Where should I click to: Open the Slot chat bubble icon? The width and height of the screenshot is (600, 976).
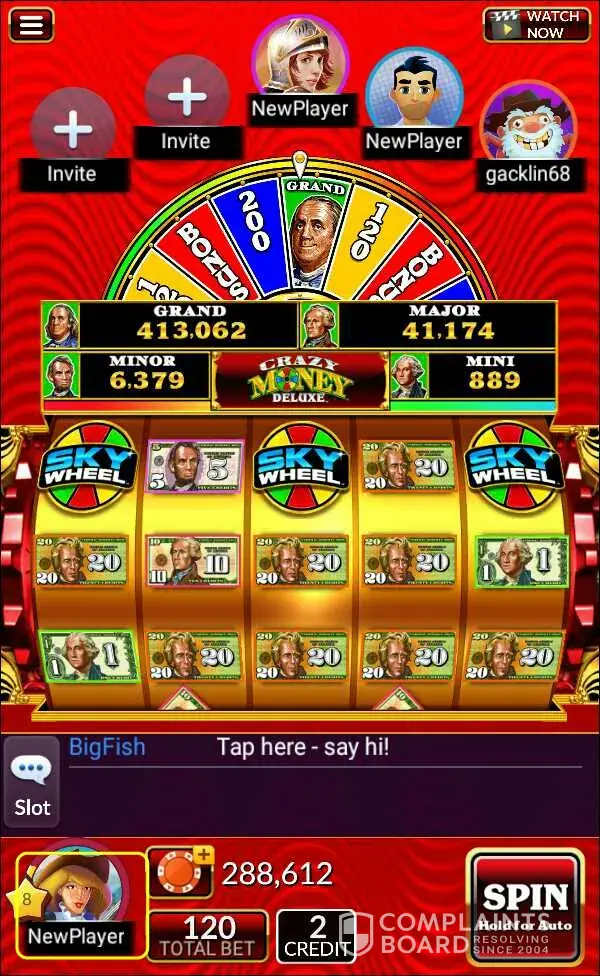click(32, 783)
